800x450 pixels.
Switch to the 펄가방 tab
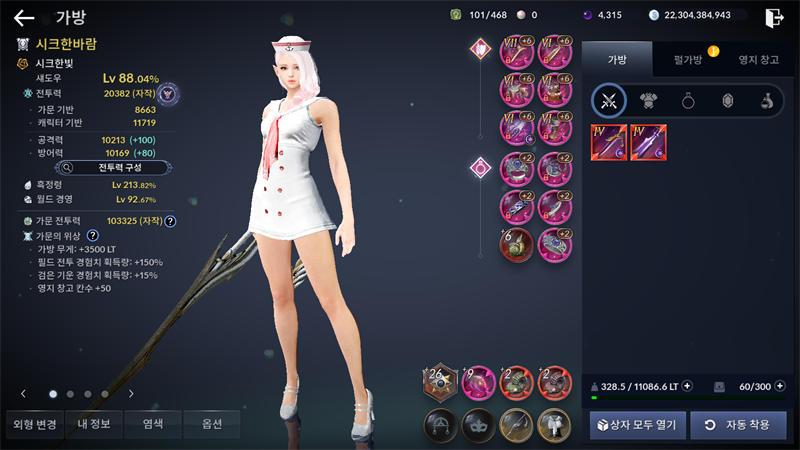click(686, 59)
